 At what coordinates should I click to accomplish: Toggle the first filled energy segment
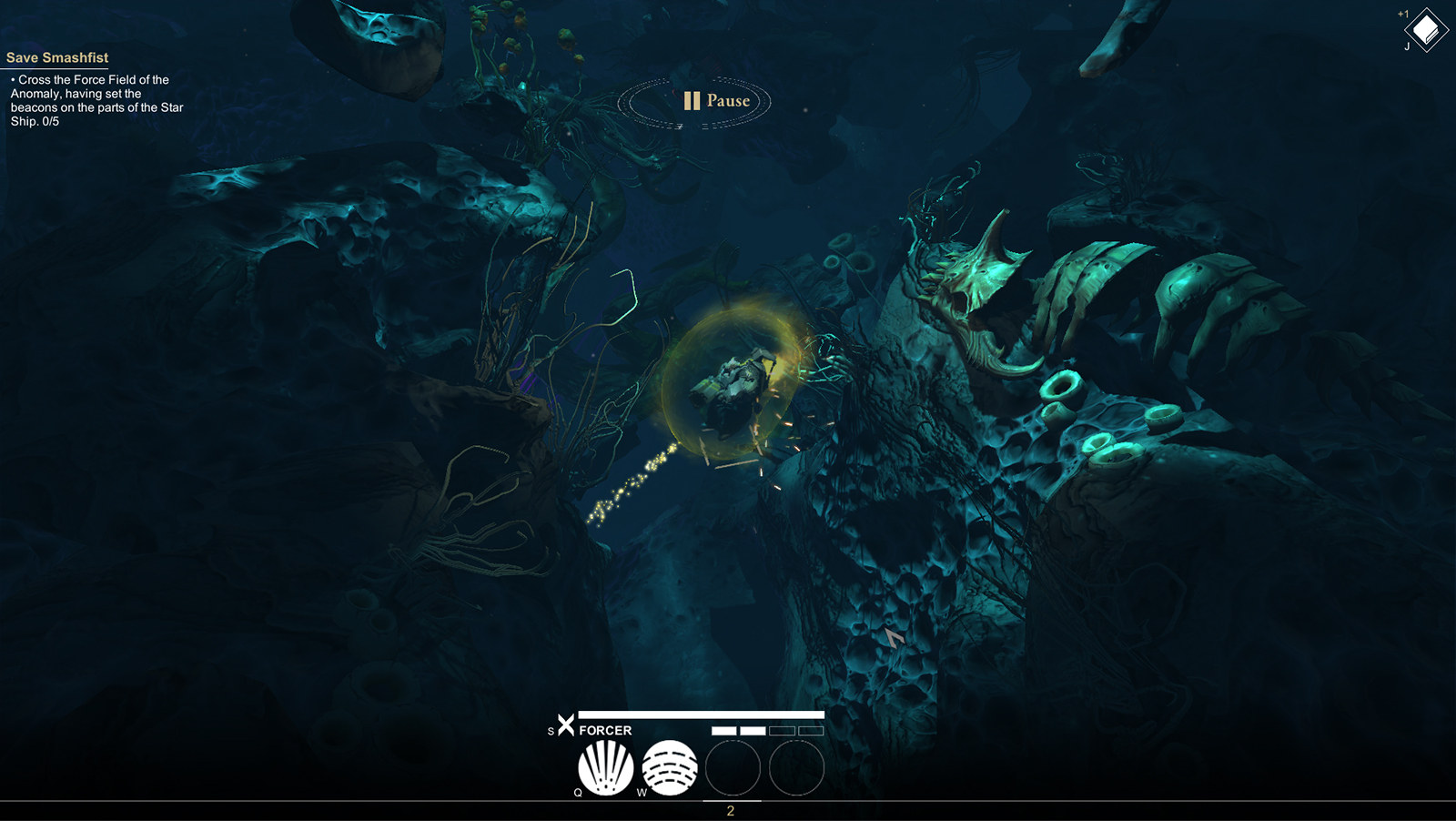tap(723, 729)
